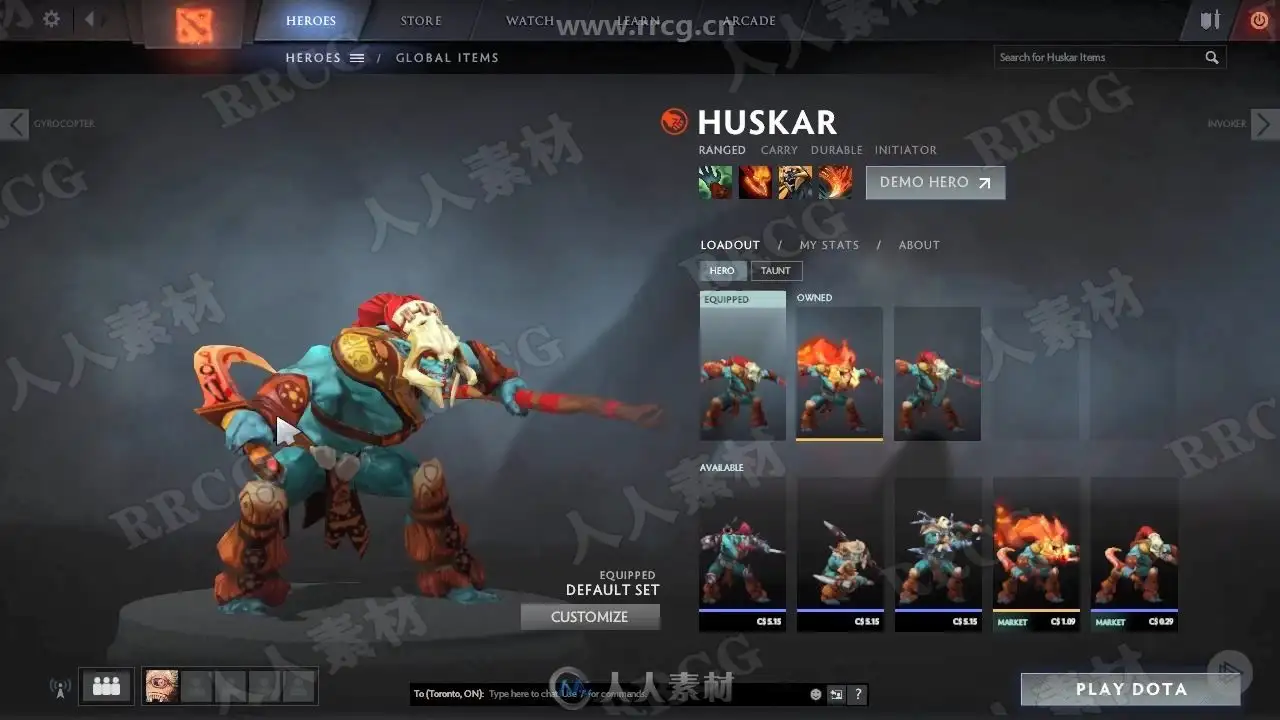Switch to My Stats tab
The image size is (1280, 720).
pyautogui.click(x=829, y=245)
